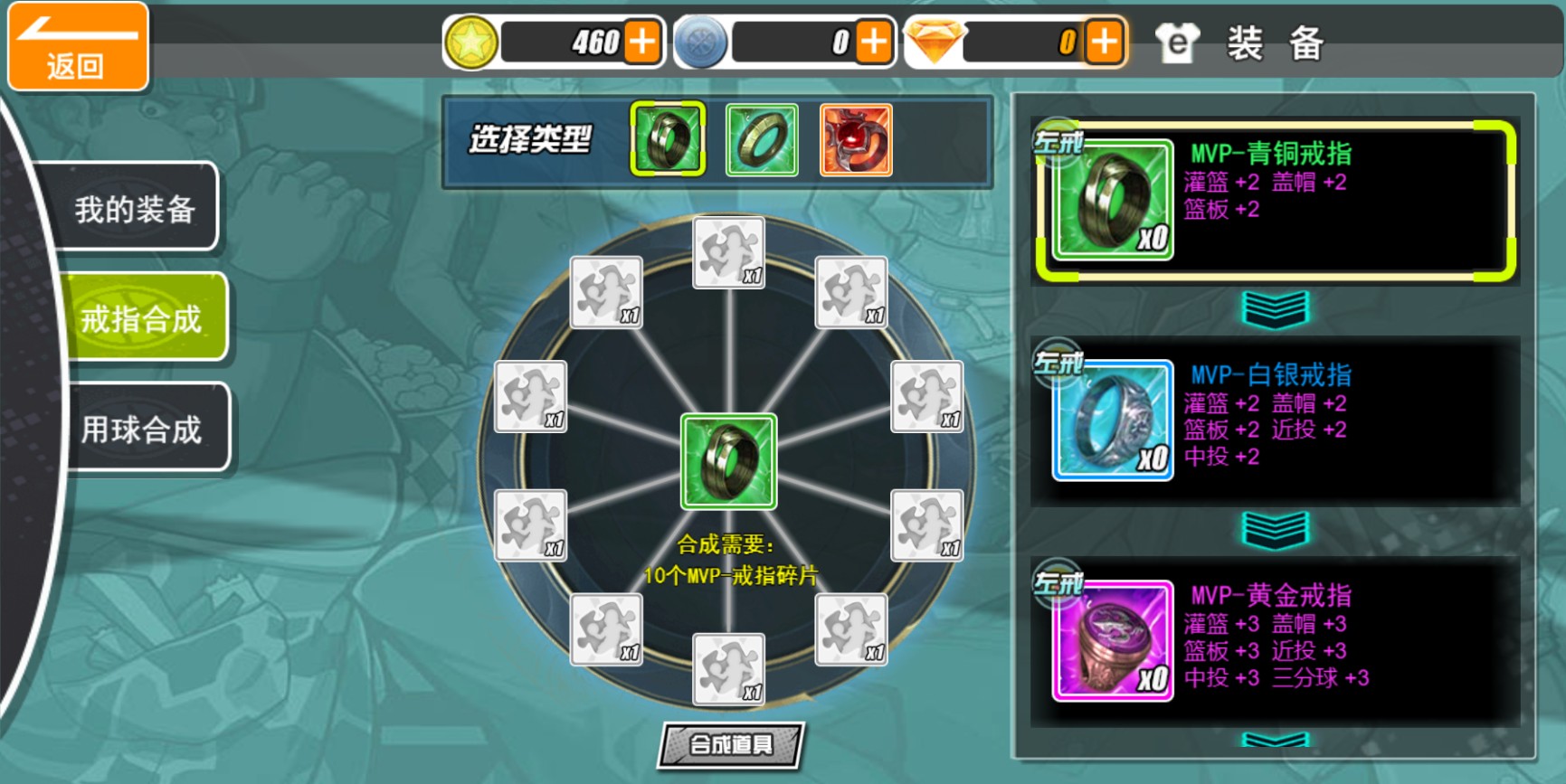Select the MVP-青铜戒指 entry
Viewport: 1566px width, 784px height.
click(1275, 200)
